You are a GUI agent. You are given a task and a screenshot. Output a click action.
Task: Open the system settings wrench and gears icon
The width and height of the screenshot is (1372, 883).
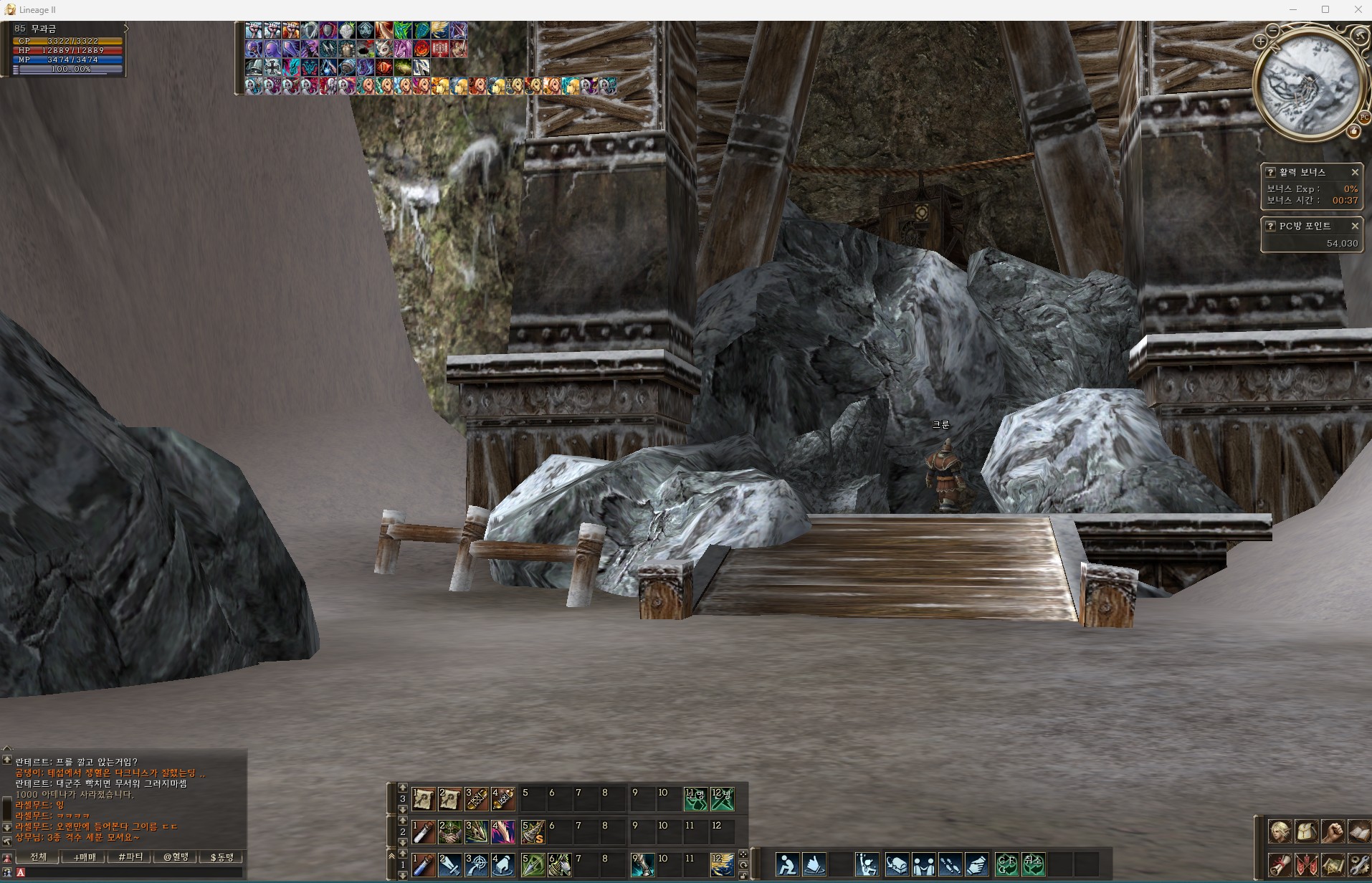[1359, 865]
